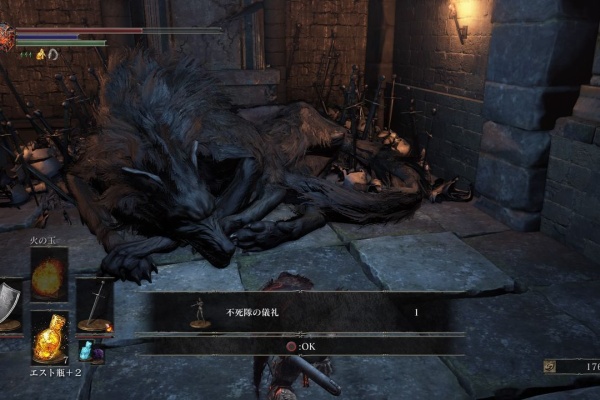Select the Estus Flask +2 item slot
Image resolution: width=600 pixels, height=400 pixels.
tap(49, 337)
